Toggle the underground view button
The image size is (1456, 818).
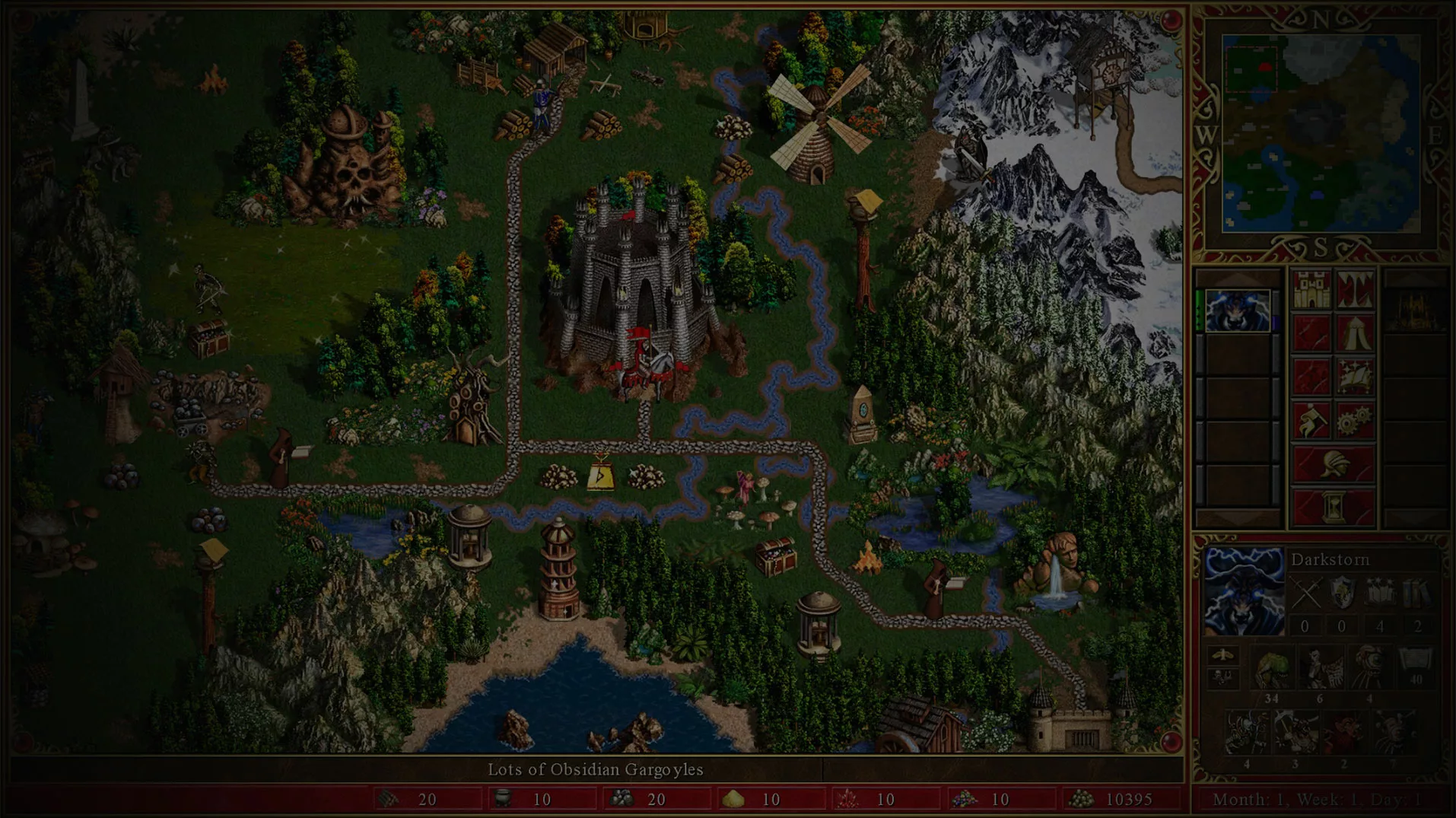coord(1355,289)
